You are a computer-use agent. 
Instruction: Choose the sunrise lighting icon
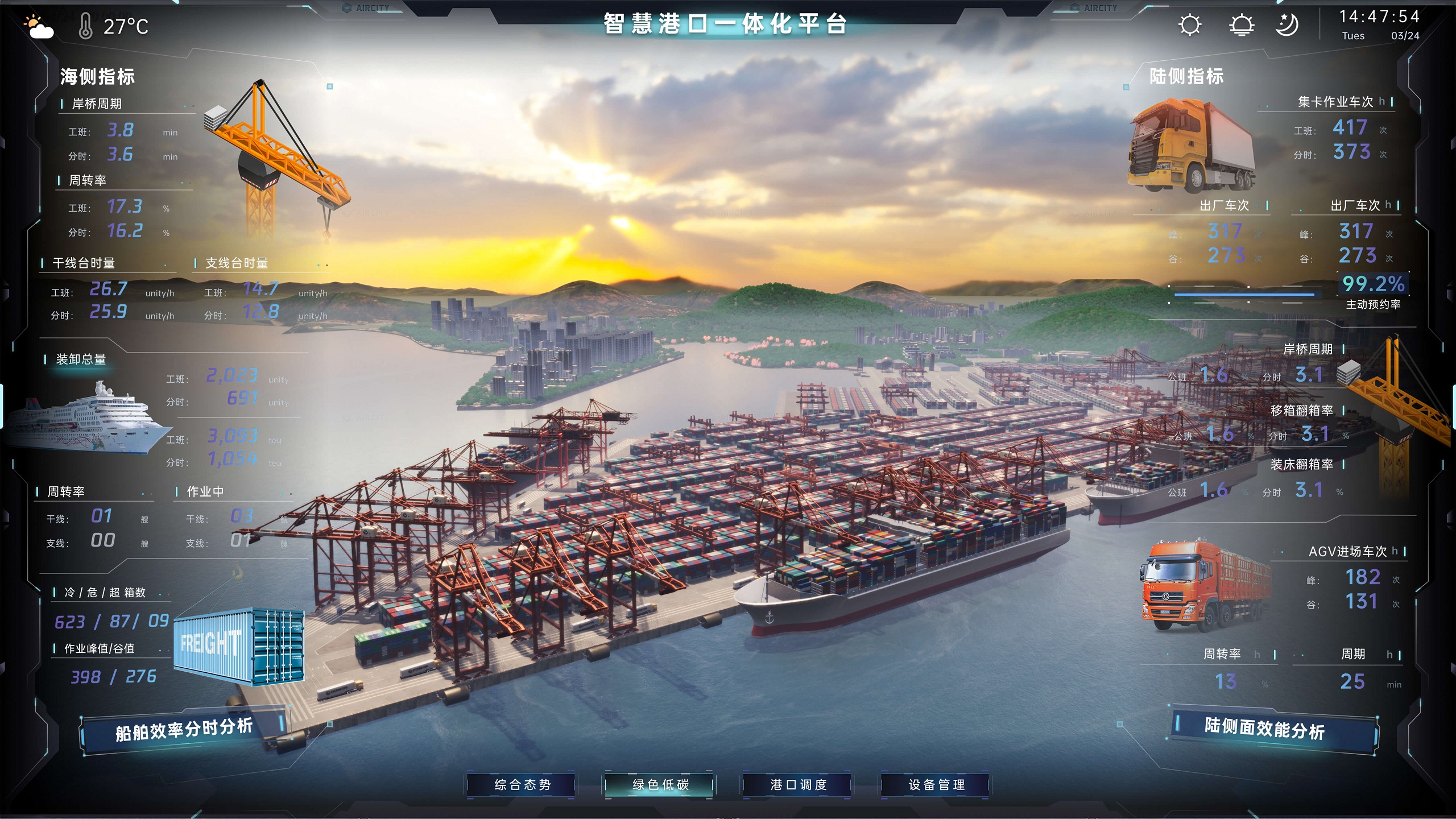1241,25
